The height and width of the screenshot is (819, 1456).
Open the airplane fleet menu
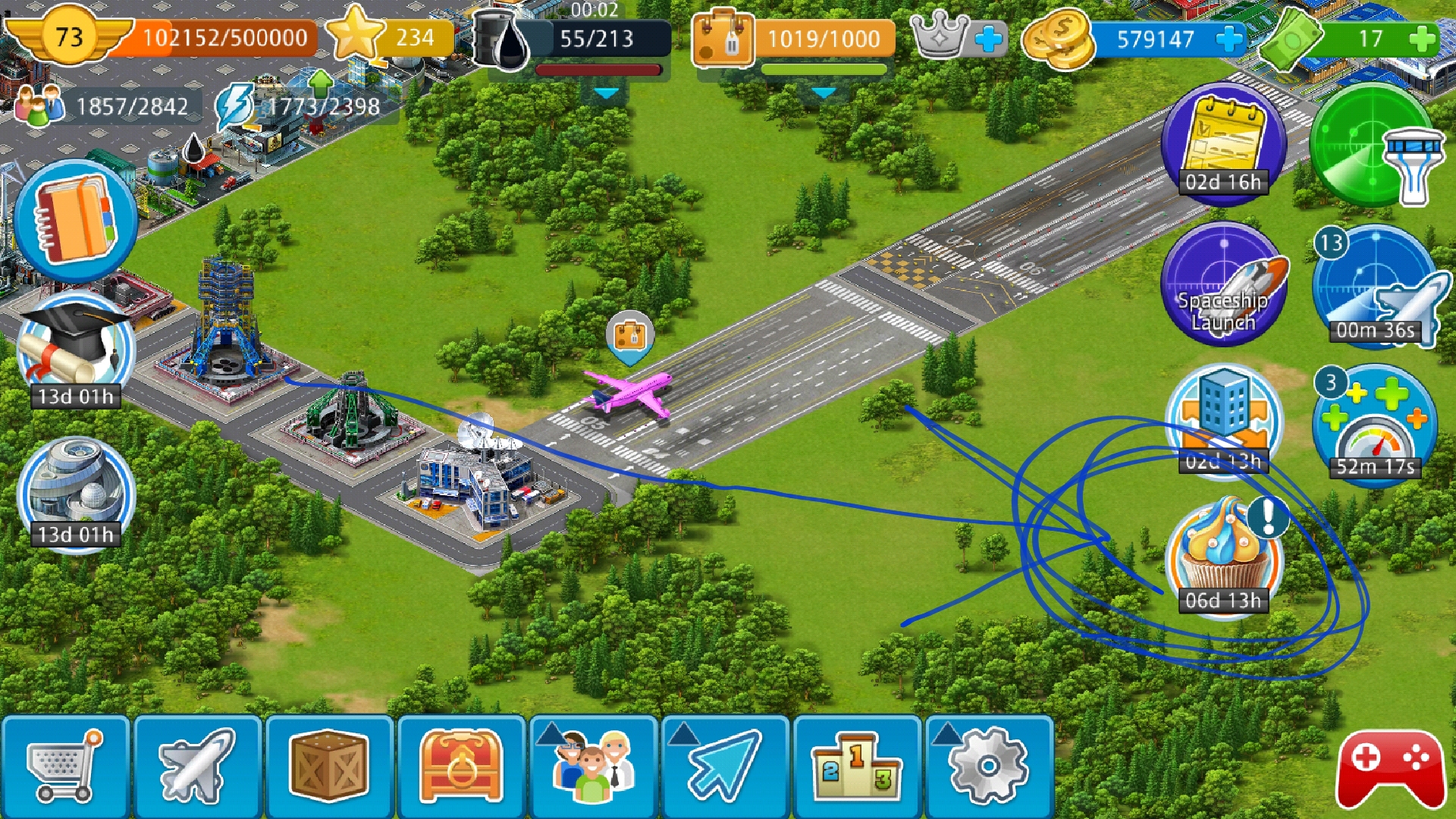click(197, 767)
